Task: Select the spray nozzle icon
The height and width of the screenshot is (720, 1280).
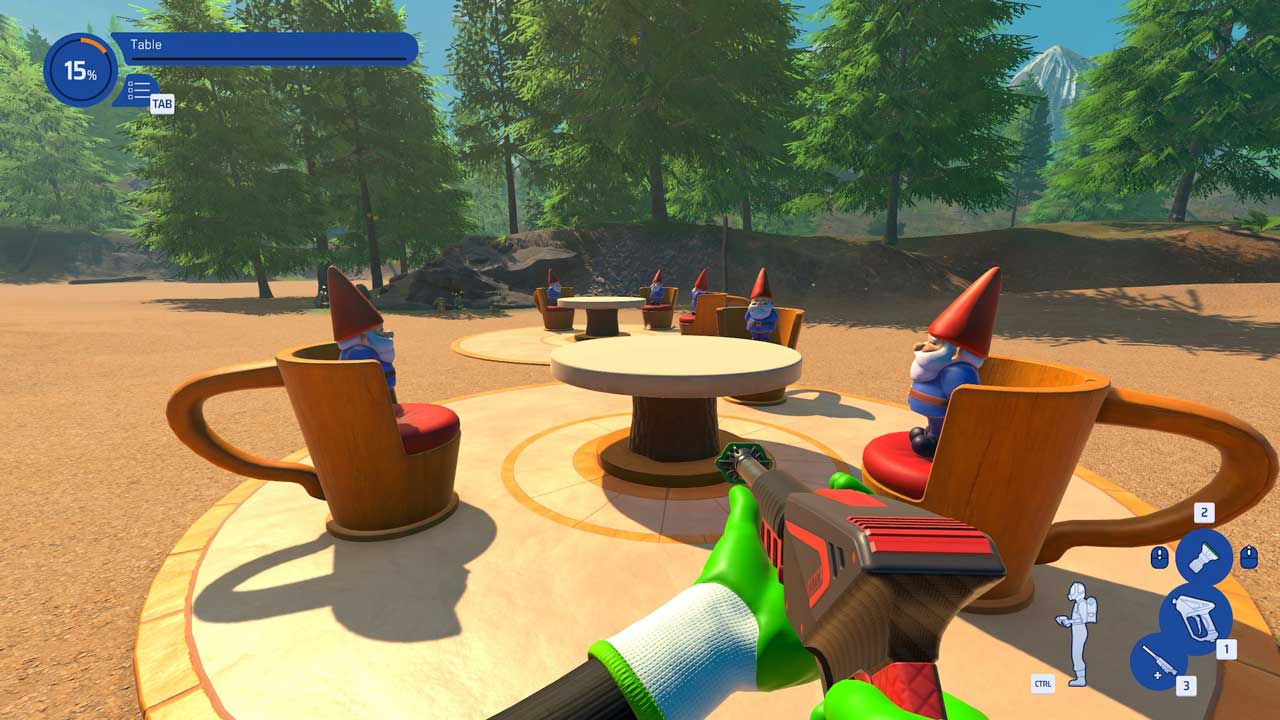Action: (1203, 556)
